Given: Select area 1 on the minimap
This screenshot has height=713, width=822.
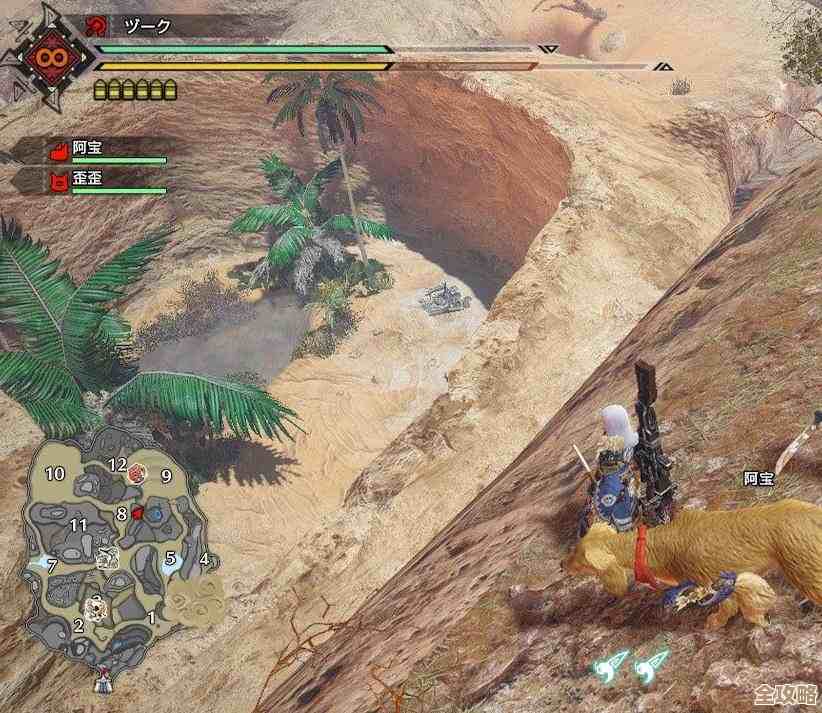Looking at the screenshot, I should coord(152,618).
